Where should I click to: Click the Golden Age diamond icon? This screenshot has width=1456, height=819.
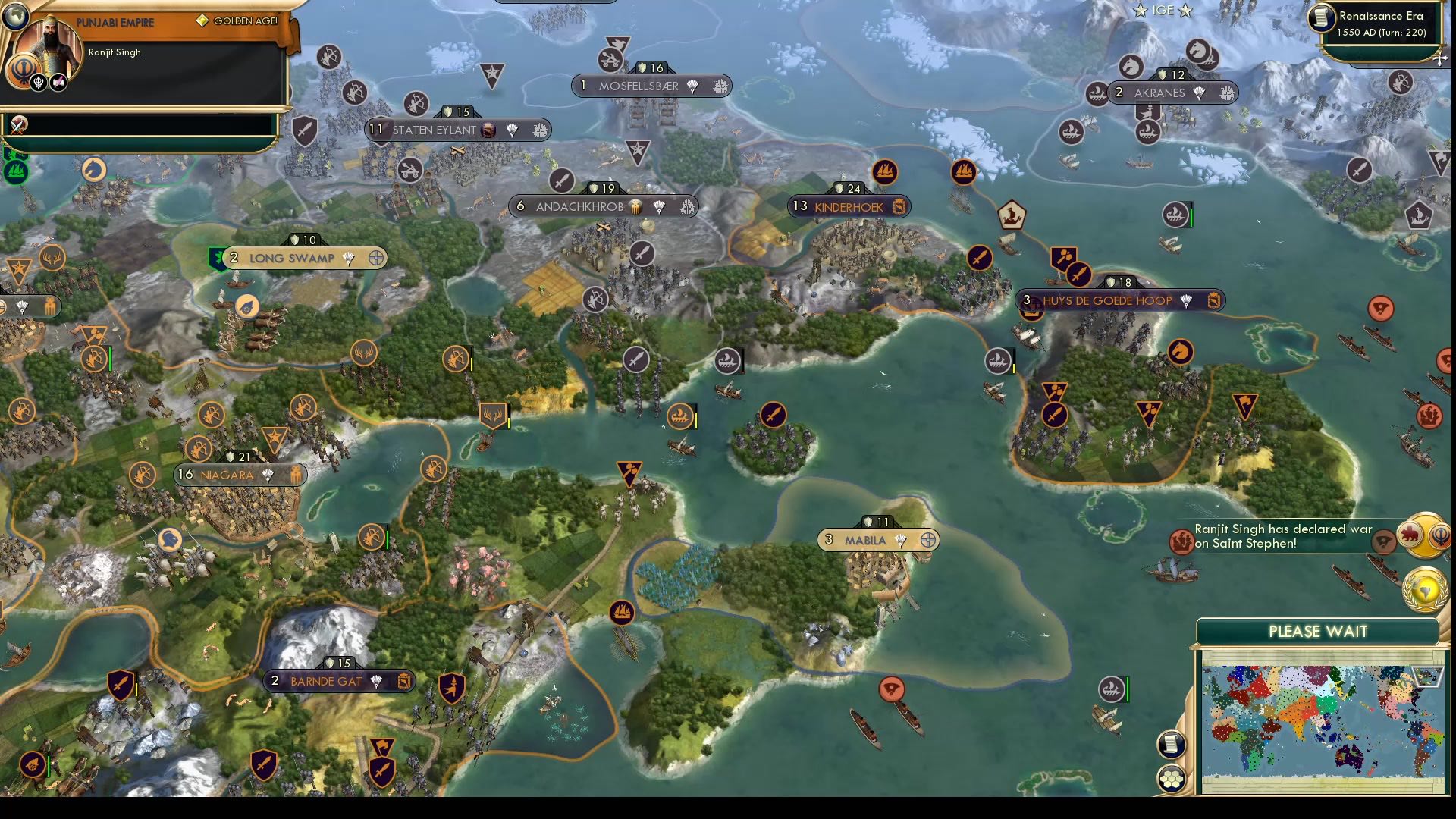[201, 22]
